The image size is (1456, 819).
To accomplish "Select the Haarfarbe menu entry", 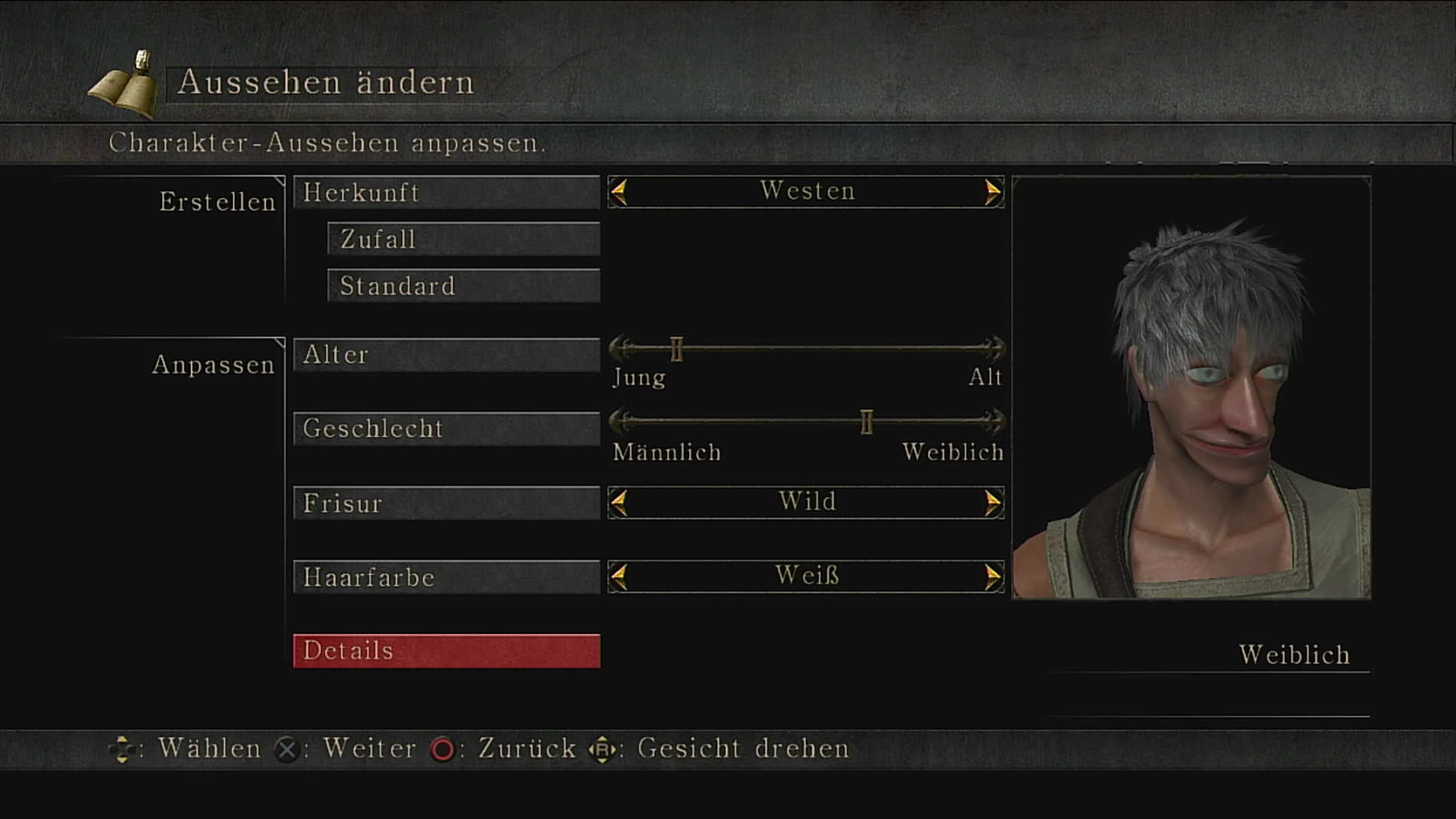I will (x=446, y=578).
